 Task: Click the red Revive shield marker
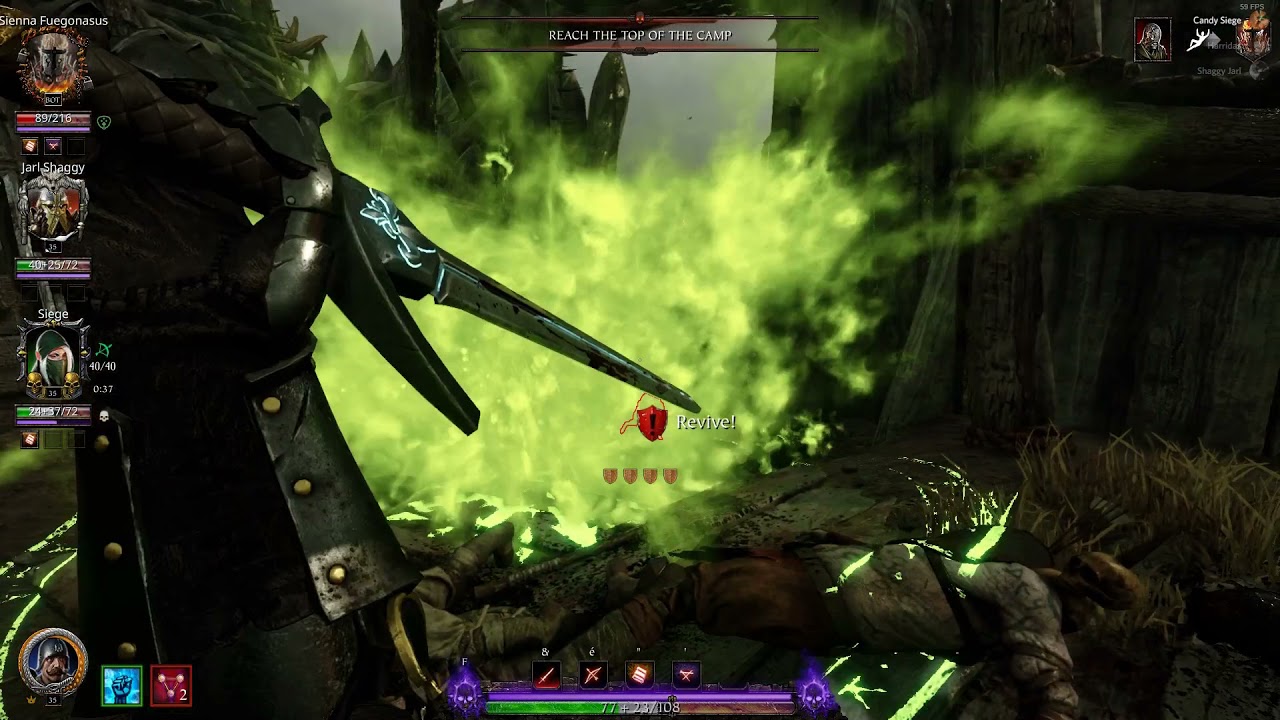652,422
